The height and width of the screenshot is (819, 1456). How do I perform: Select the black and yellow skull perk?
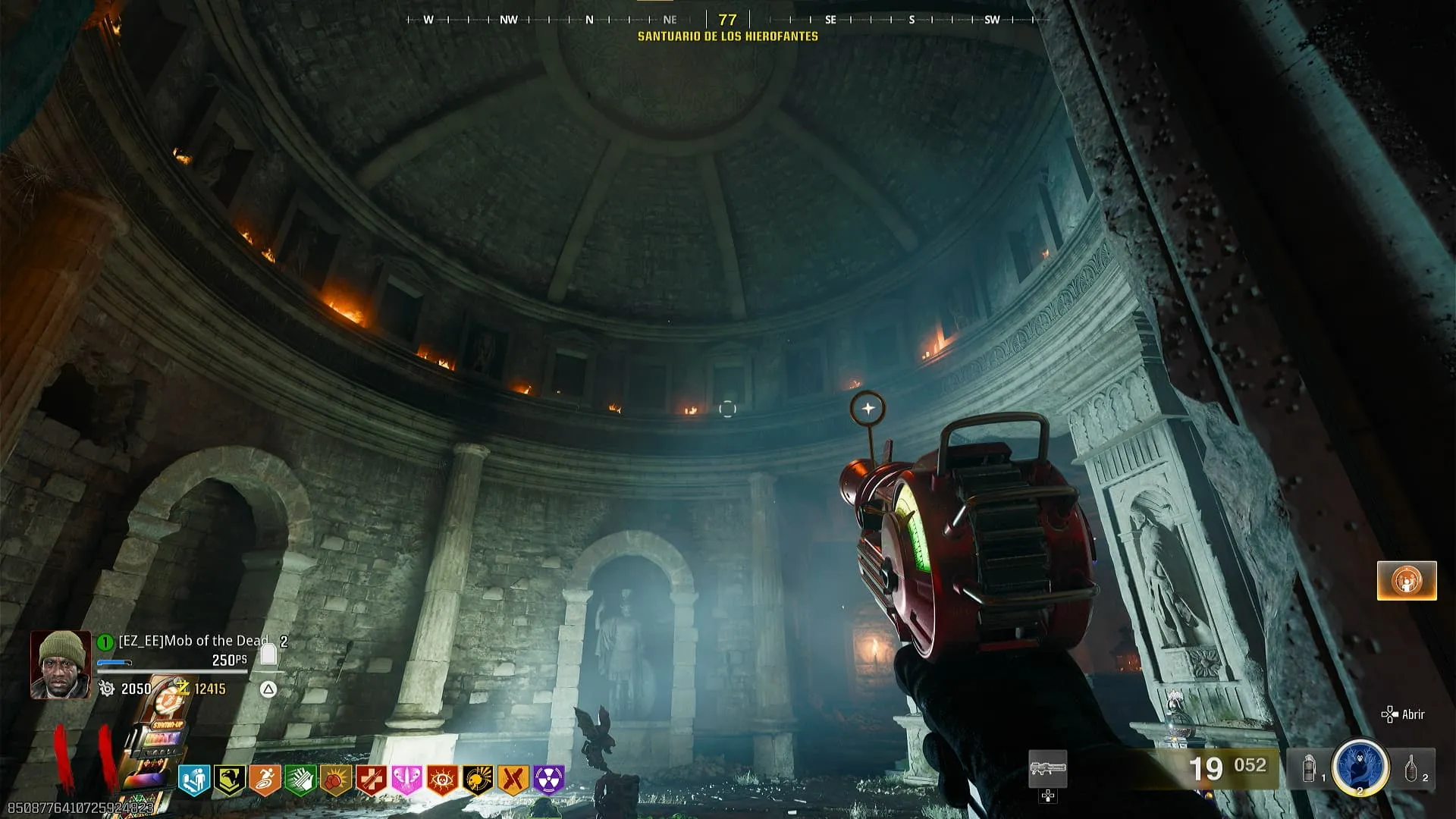tap(478, 780)
